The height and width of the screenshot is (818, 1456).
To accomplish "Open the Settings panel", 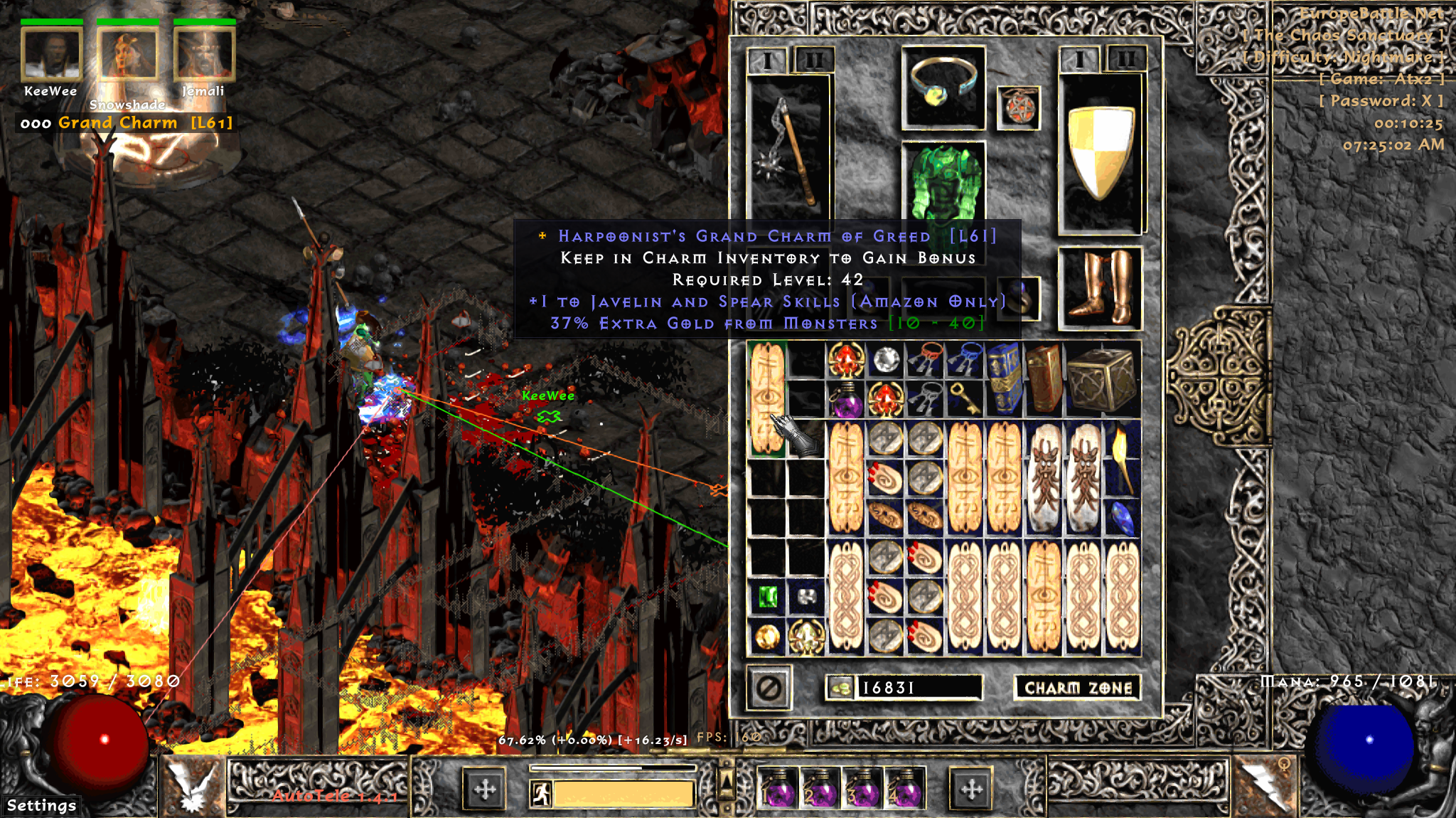I will point(41,805).
